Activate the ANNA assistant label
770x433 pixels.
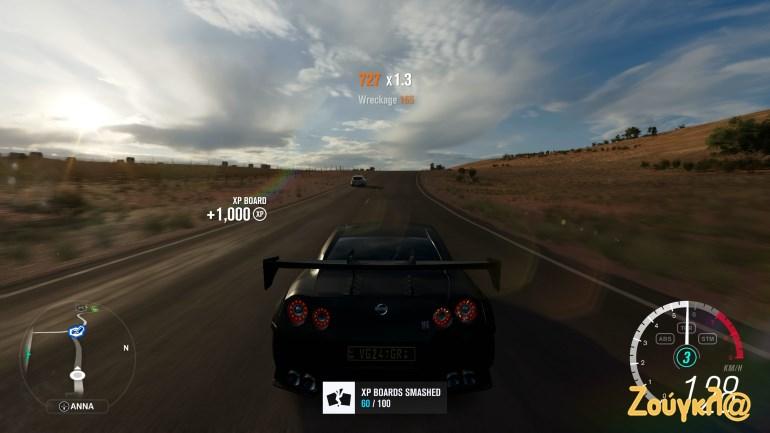pos(79,406)
